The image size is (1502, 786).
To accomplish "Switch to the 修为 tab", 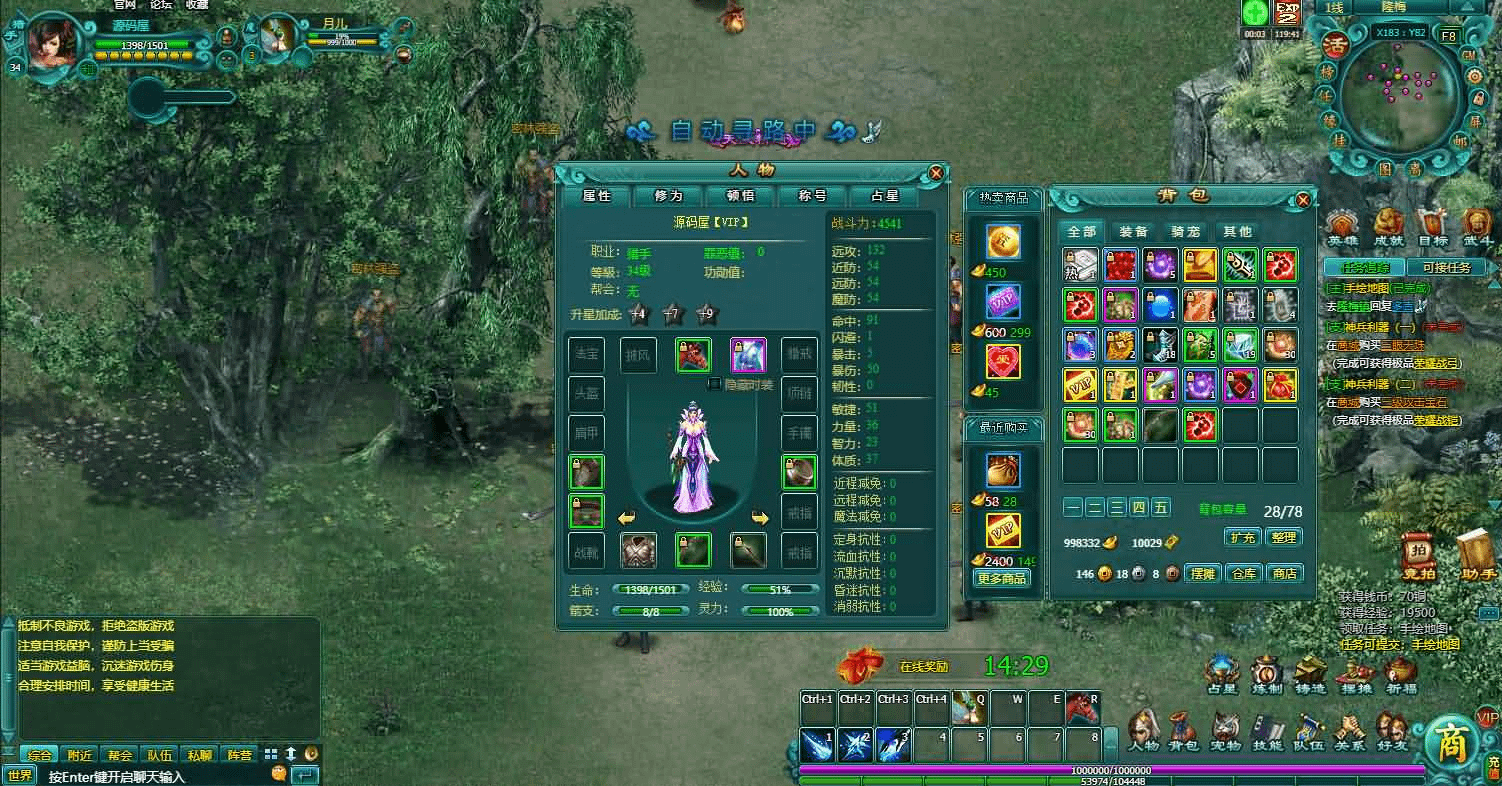I will (x=669, y=196).
